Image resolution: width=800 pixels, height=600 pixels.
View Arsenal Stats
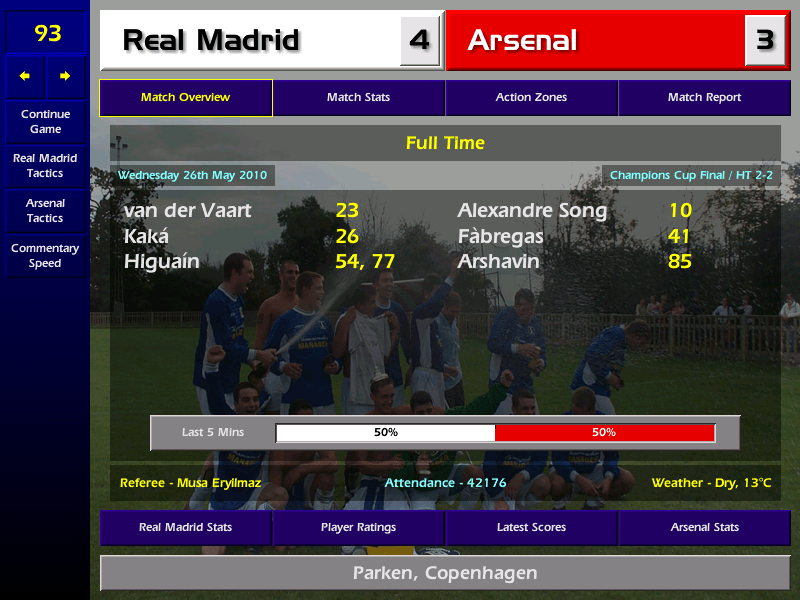(704, 527)
